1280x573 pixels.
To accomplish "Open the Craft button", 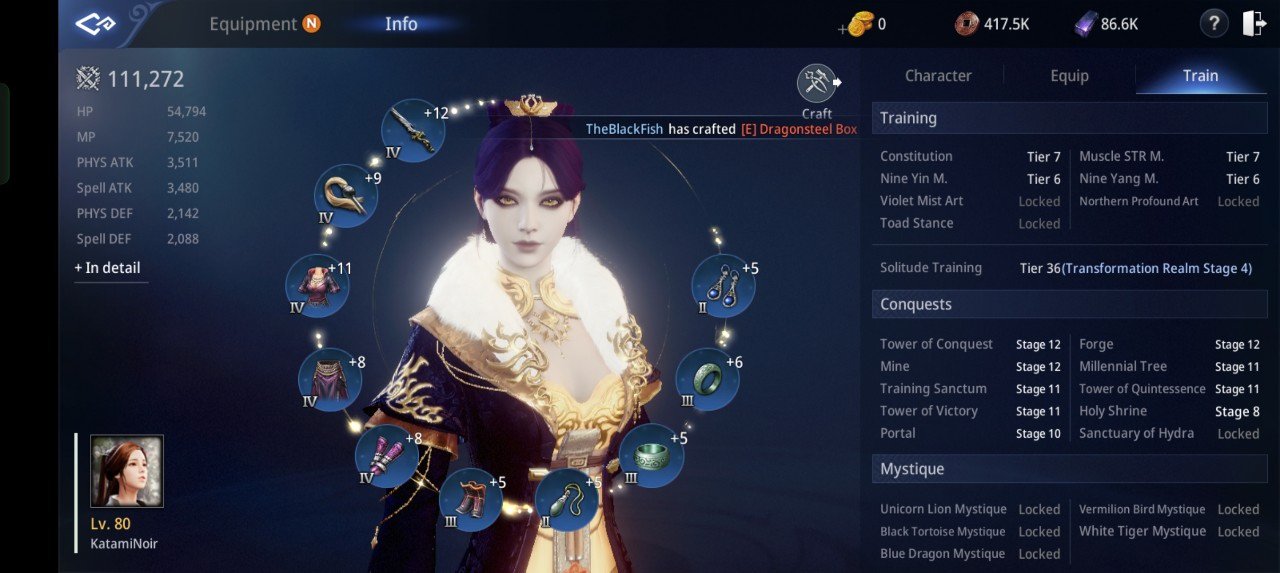I will click(817, 89).
